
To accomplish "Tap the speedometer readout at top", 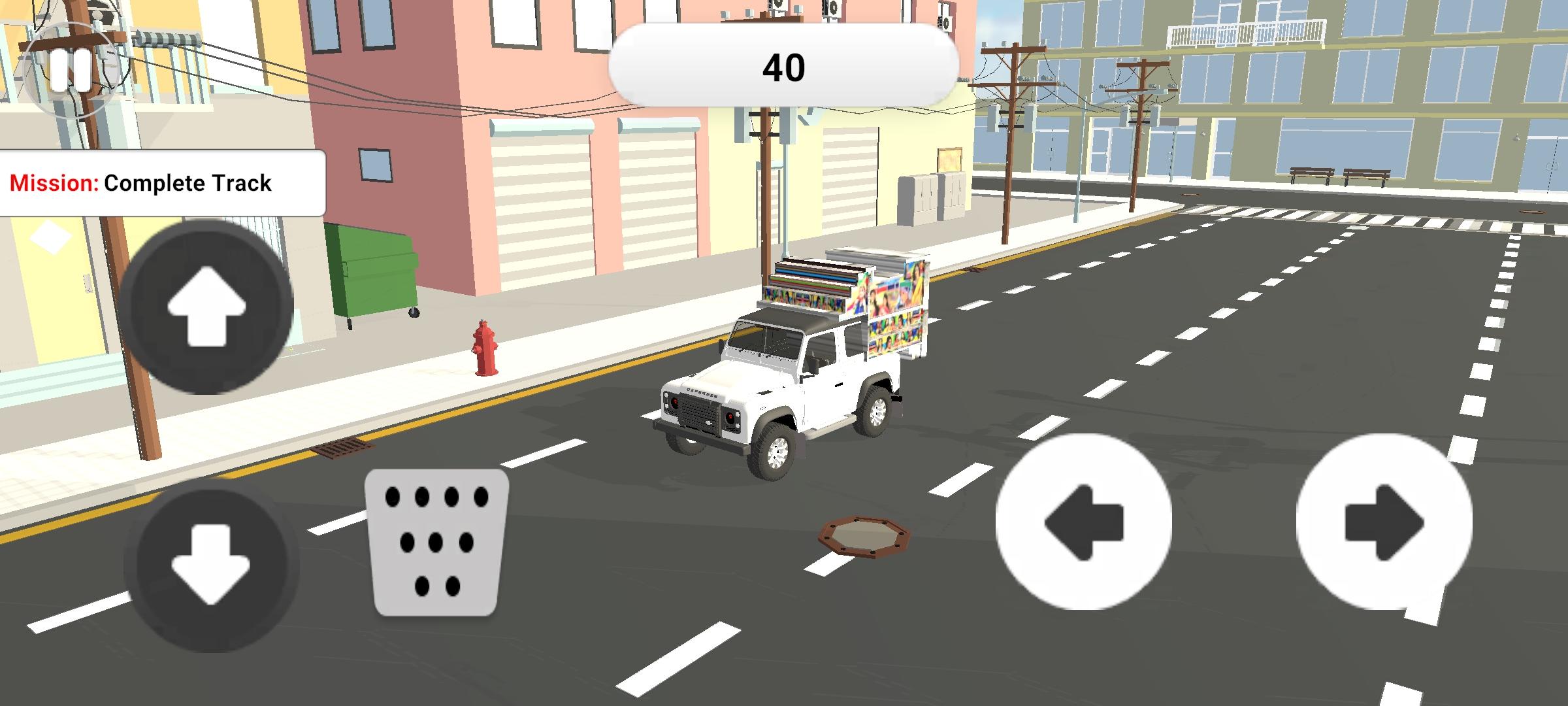I will (784, 65).
